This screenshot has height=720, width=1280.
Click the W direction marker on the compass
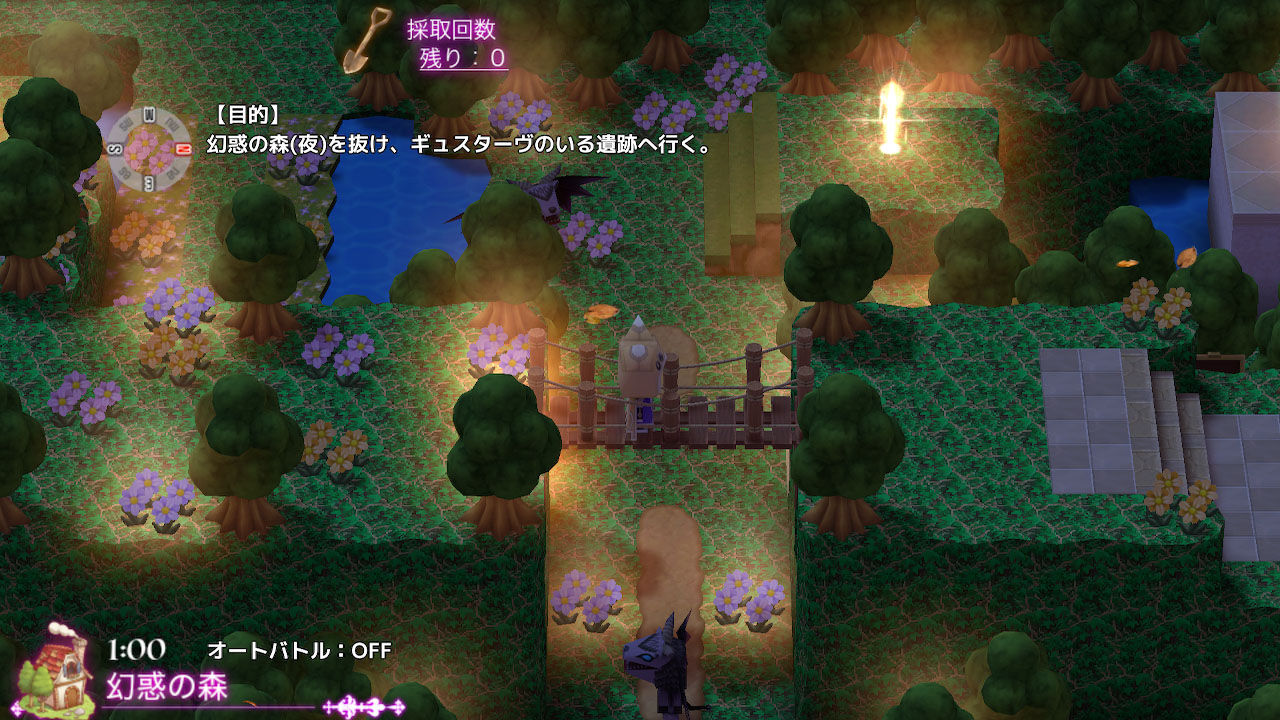[148, 113]
